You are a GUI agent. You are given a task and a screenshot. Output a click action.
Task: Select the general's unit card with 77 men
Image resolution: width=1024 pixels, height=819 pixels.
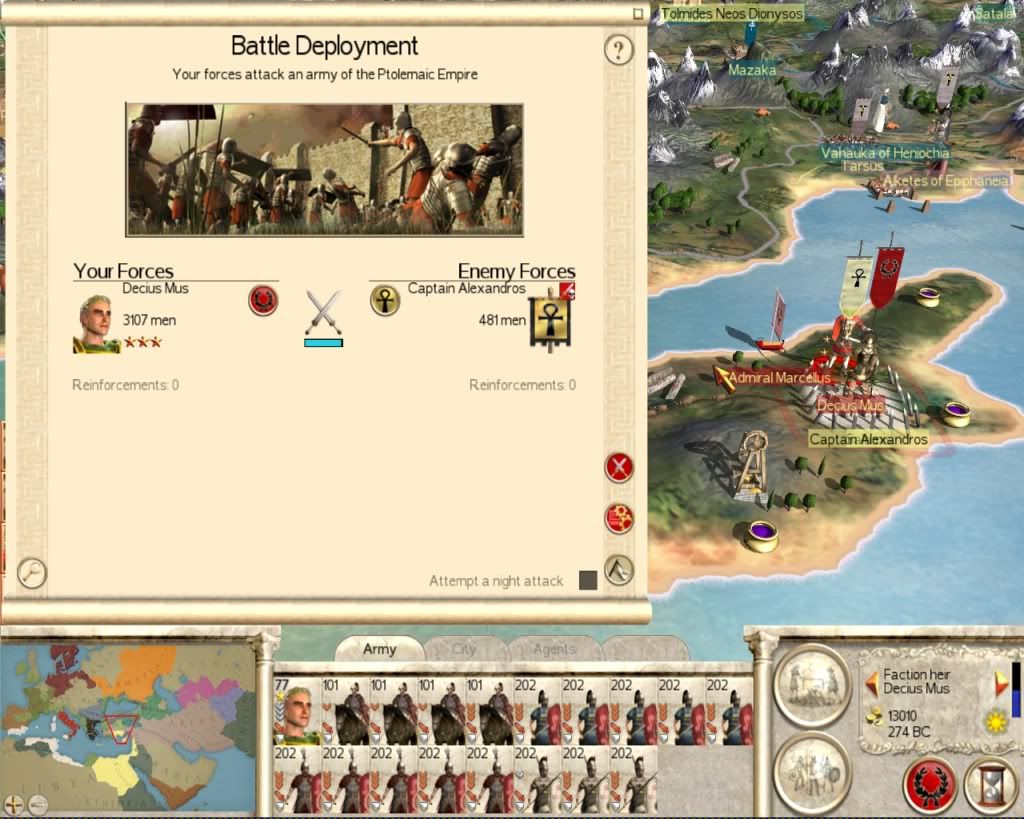(296, 711)
